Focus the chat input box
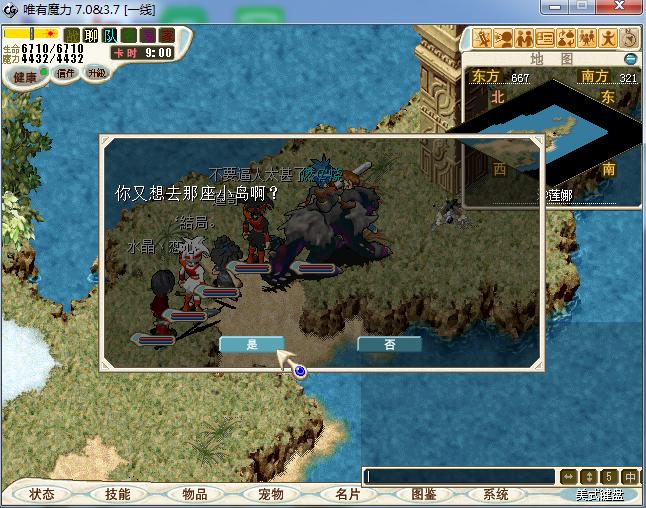This screenshot has width=646, height=508. (460, 477)
